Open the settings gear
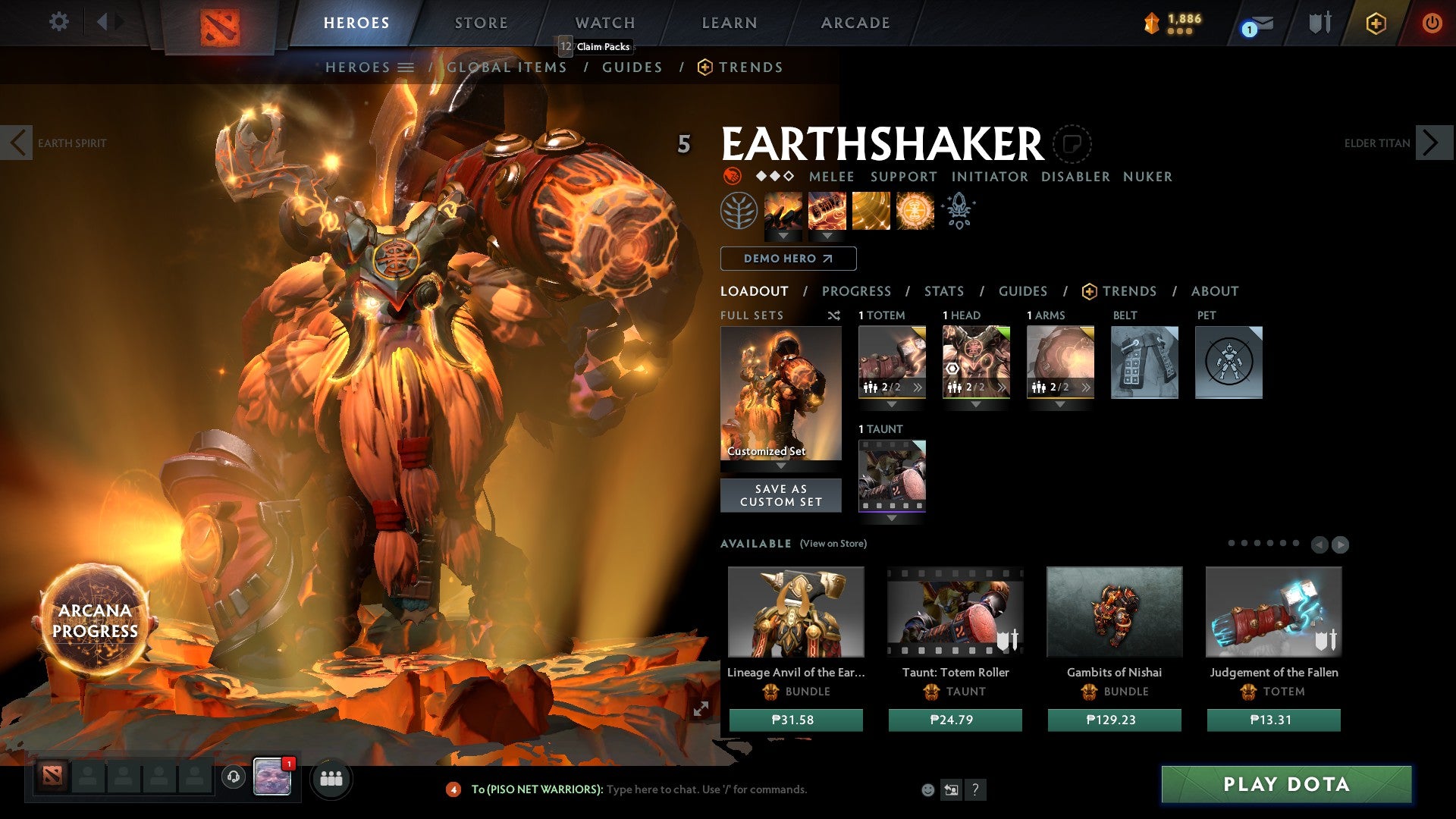 click(x=58, y=22)
